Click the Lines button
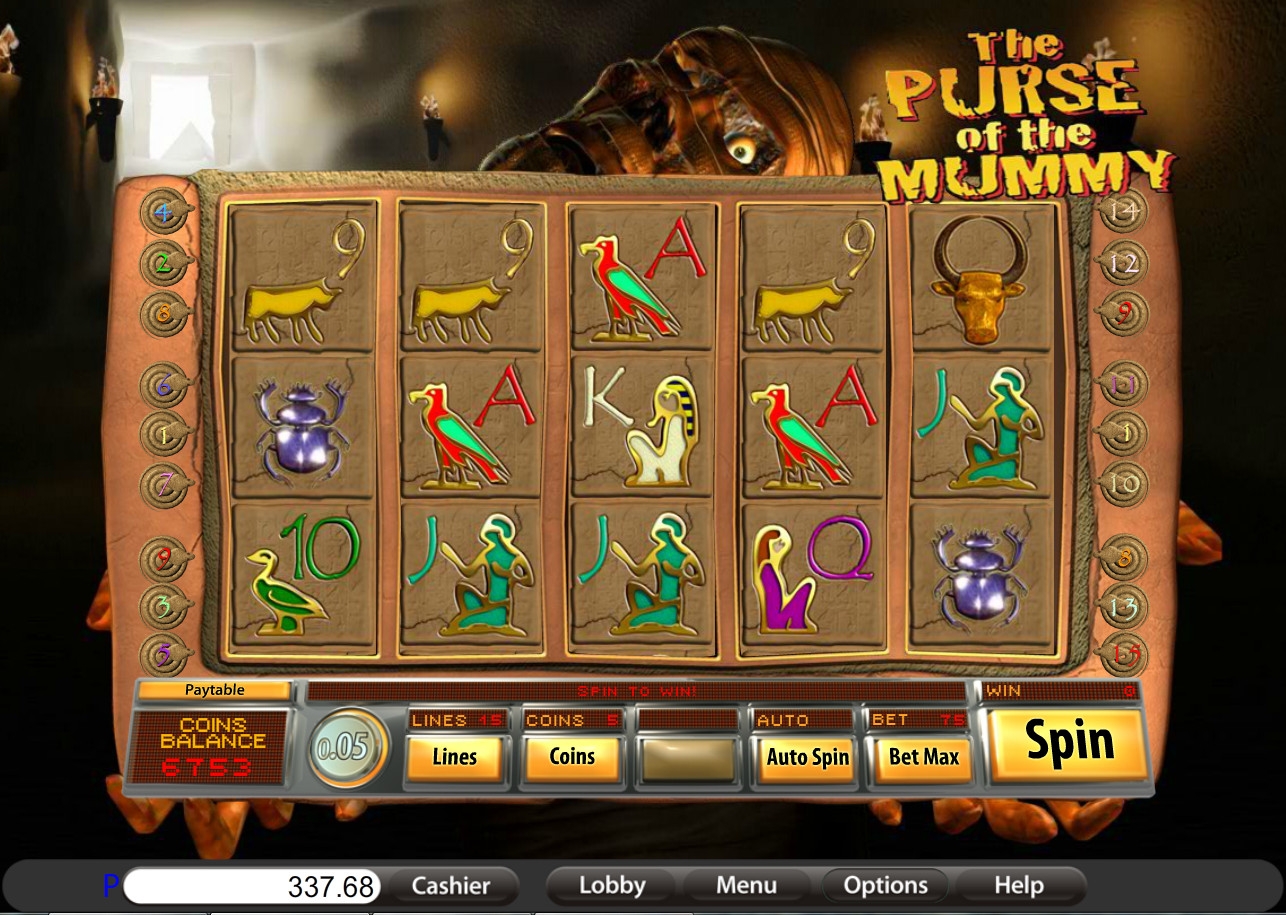1286x915 pixels. click(455, 757)
